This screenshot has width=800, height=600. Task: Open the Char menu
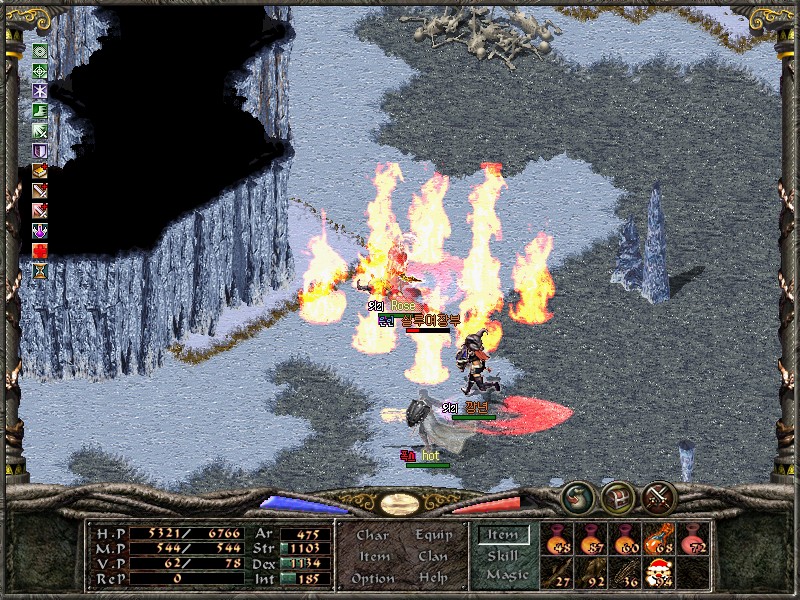coord(373,535)
